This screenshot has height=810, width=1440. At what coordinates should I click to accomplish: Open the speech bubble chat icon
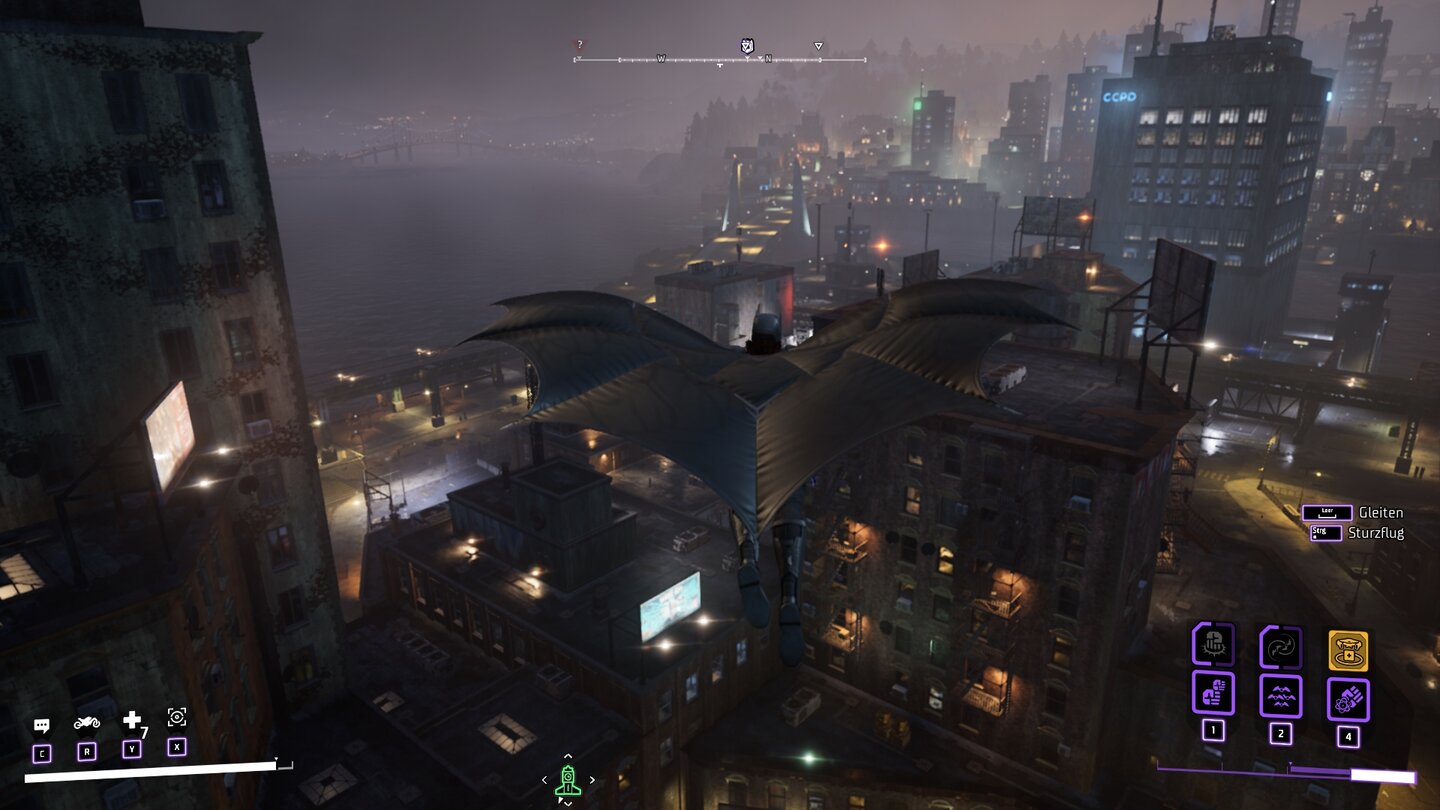(42, 725)
